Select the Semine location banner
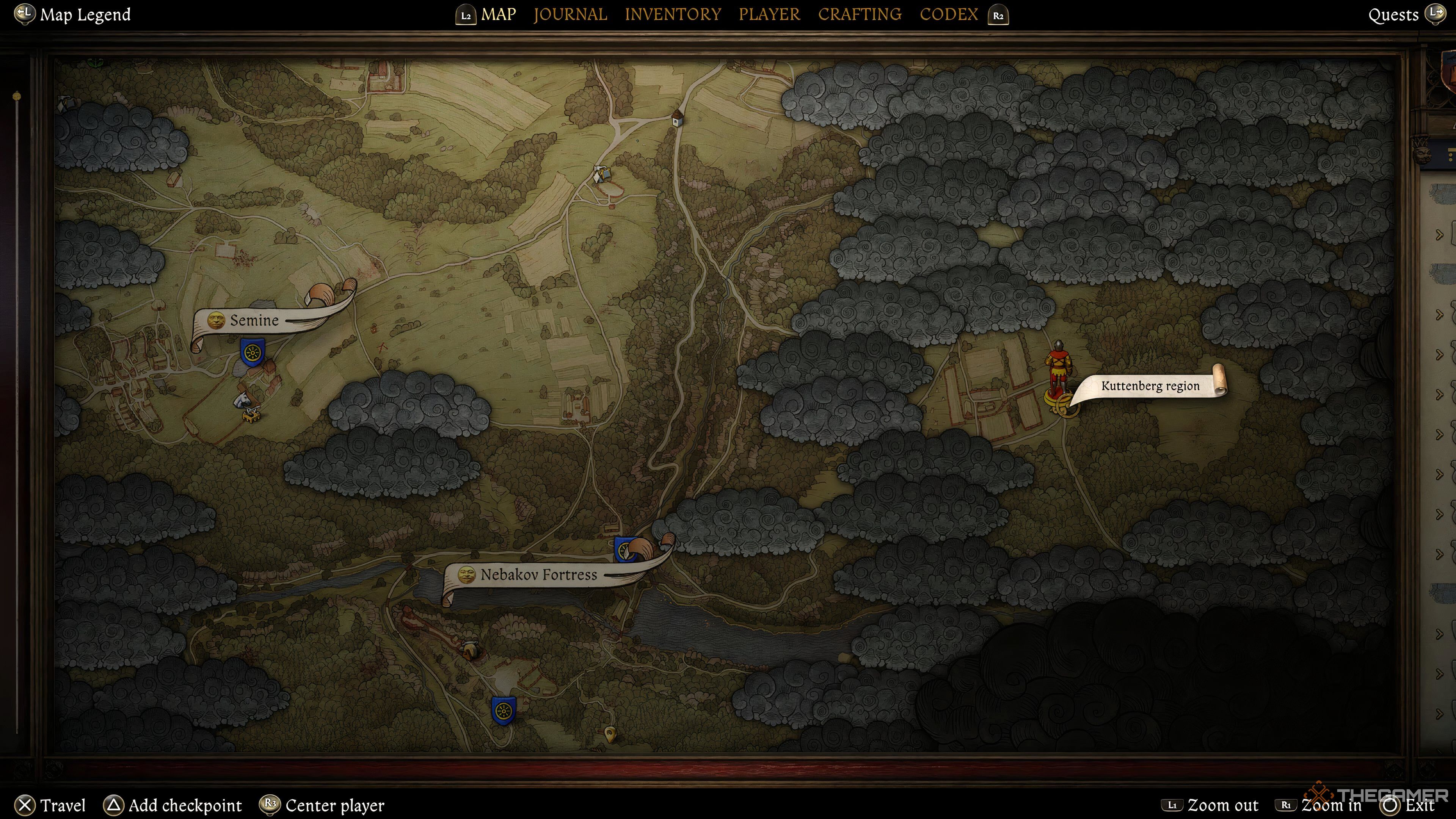Screen dimensions: 1456x819 point(254,320)
